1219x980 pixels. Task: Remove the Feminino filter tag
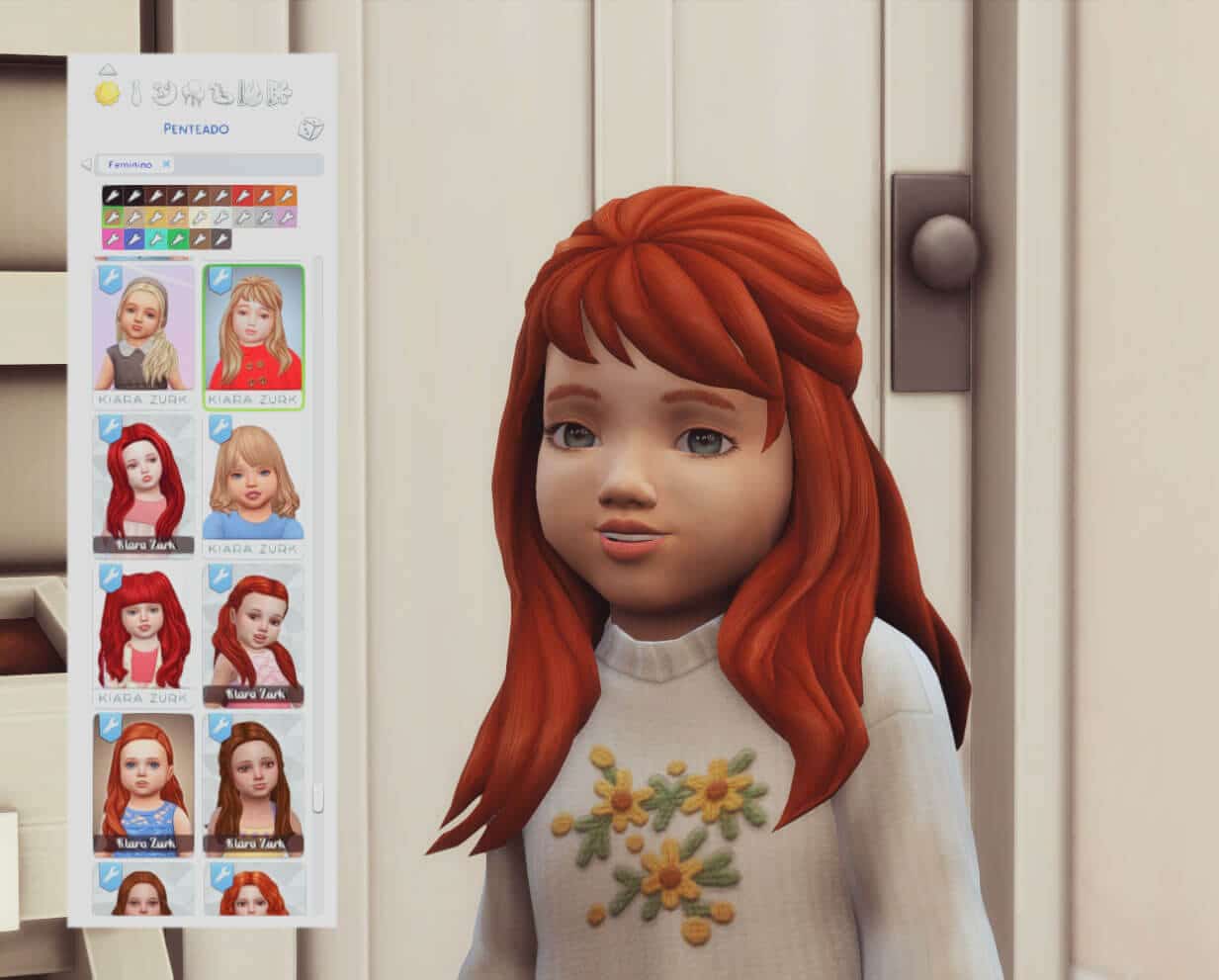pos(166,164)
